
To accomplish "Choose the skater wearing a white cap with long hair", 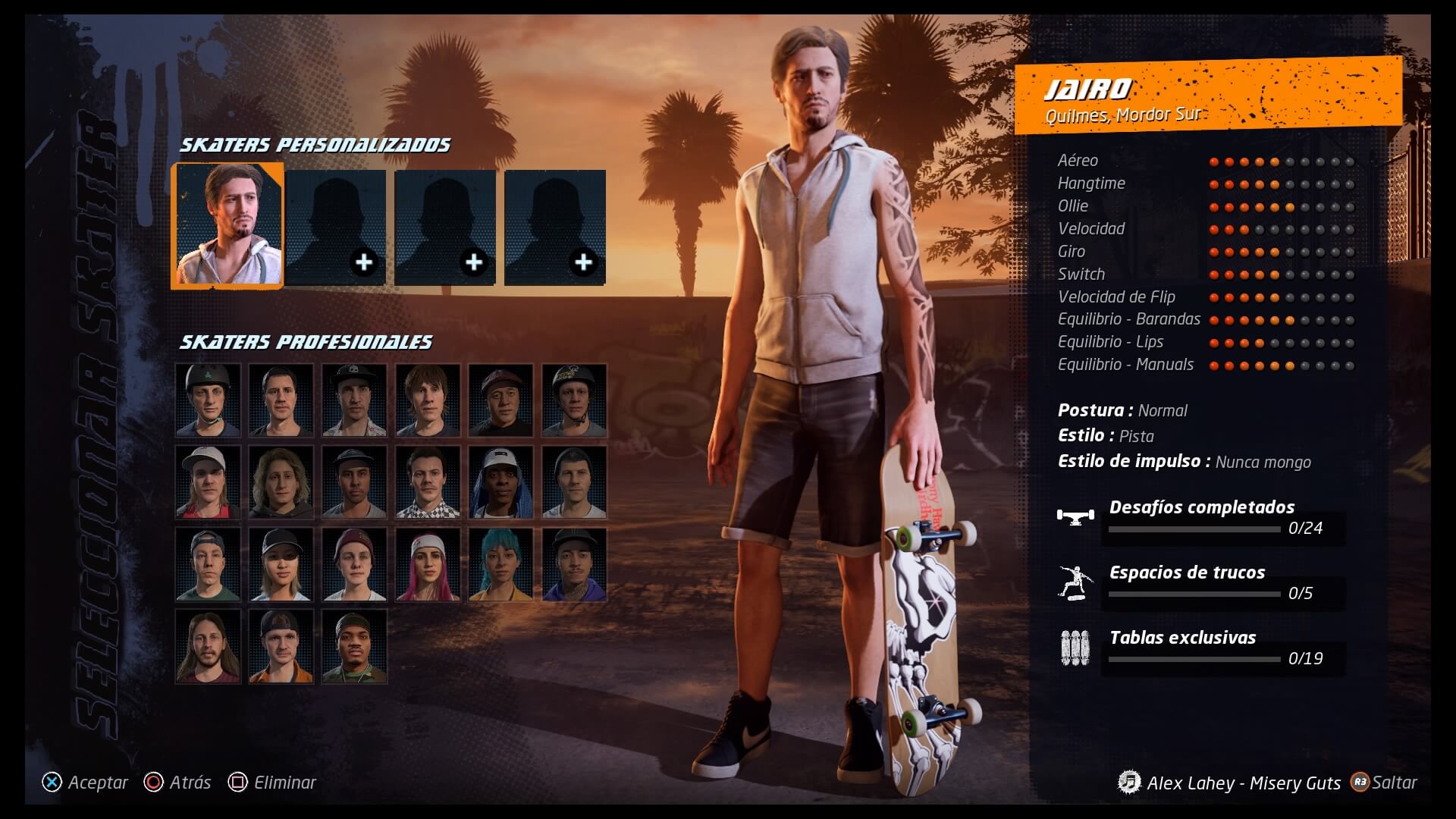I will point(208,482).
